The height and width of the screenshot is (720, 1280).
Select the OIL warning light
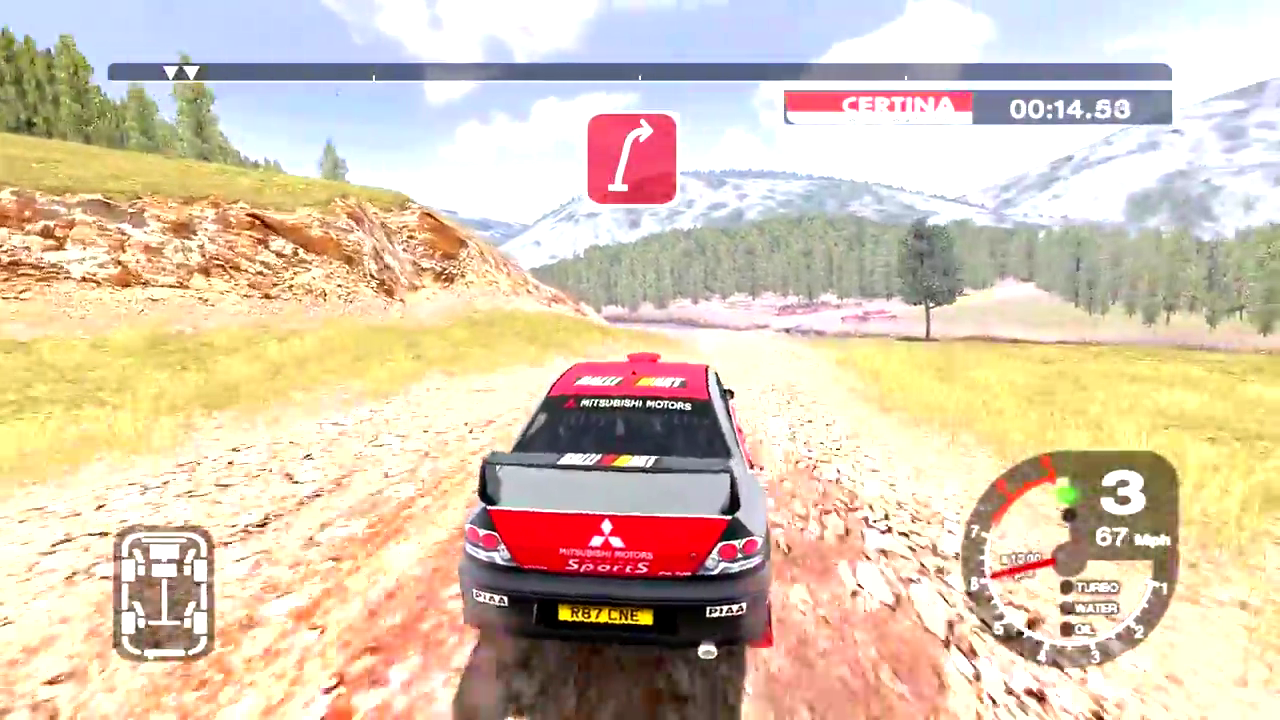pyautogui.click(x=1068, y=629)
